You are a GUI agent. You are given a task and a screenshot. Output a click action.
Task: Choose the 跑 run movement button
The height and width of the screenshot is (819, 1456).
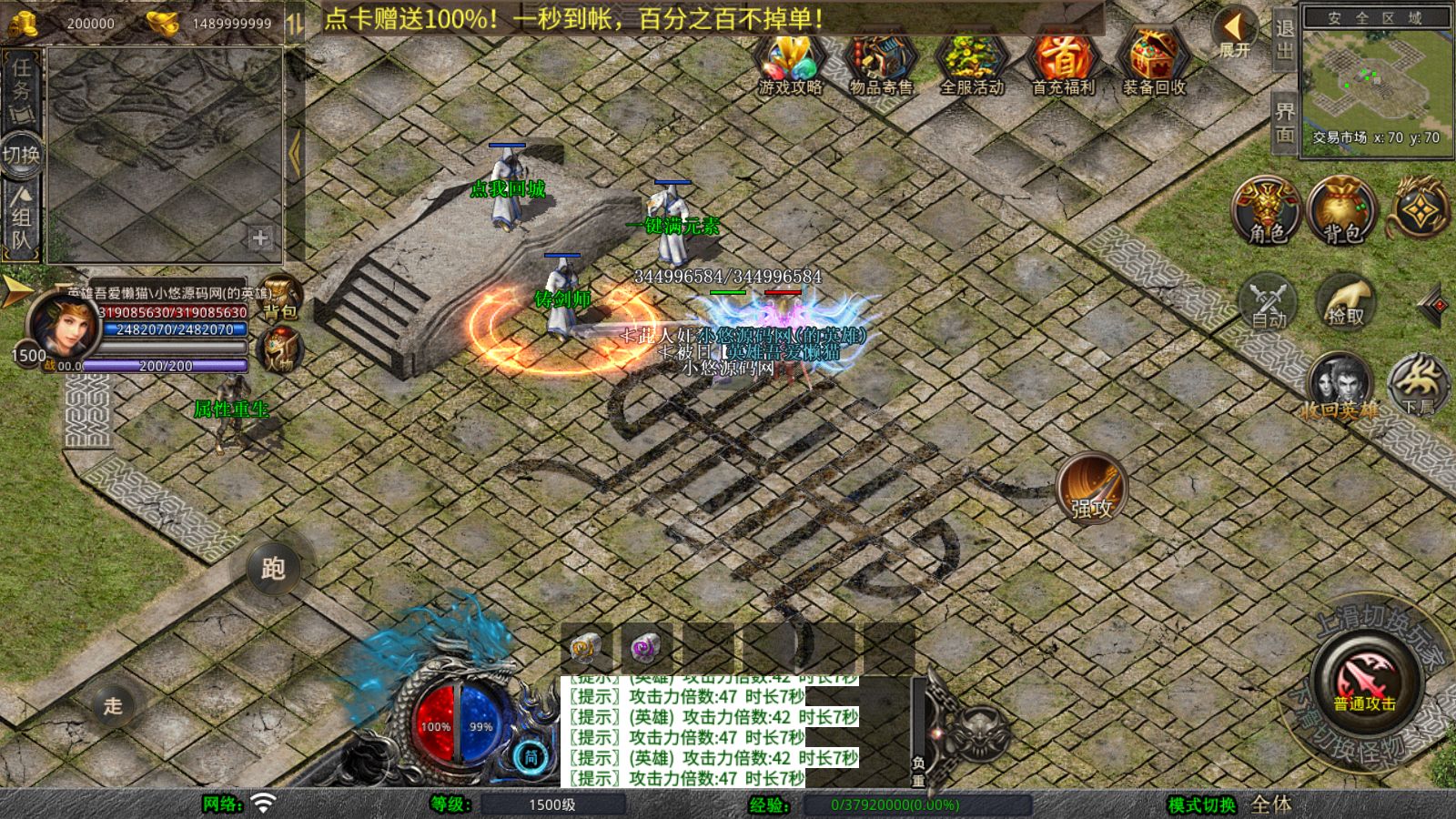273,568
